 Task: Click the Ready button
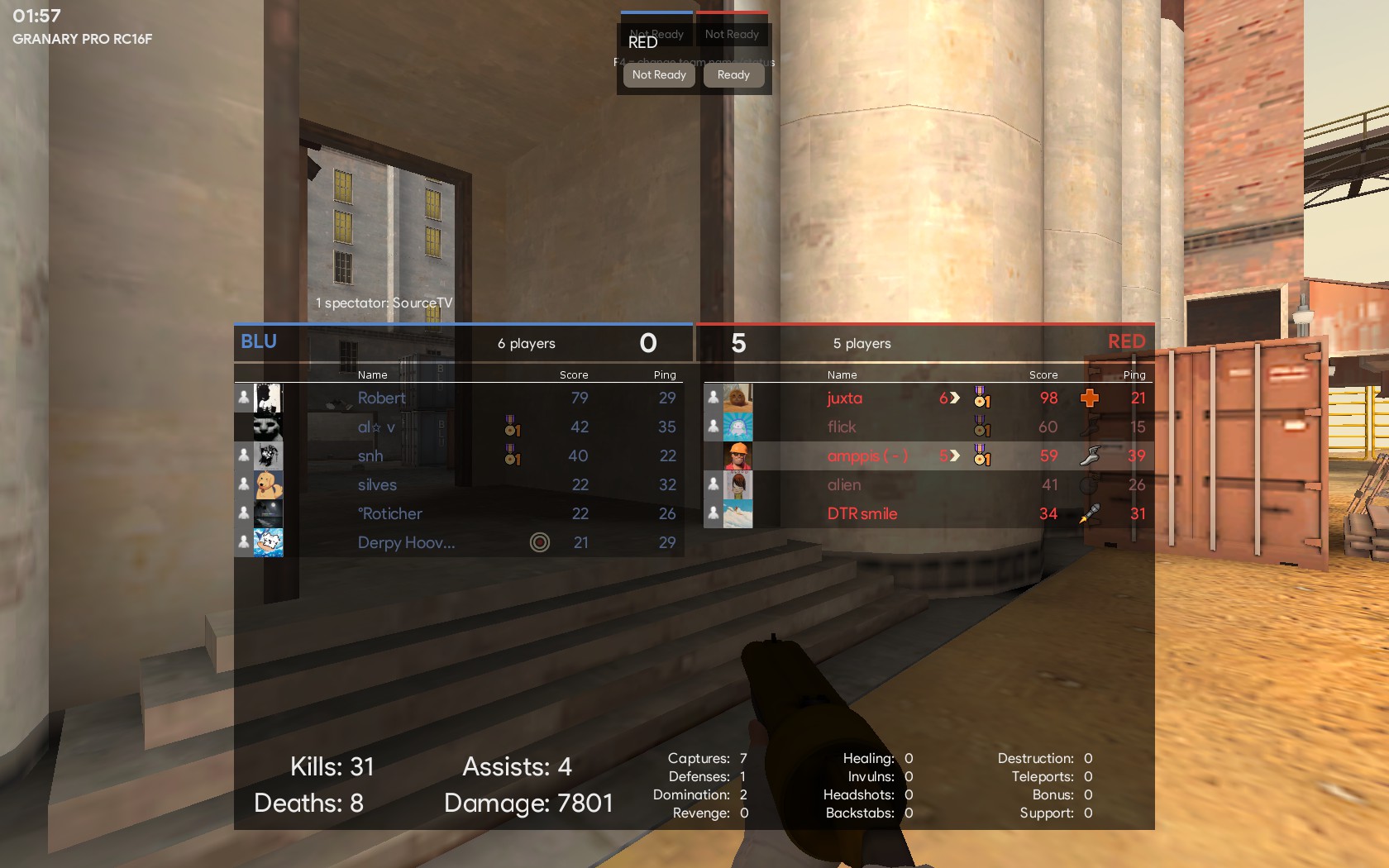tap(733, 75)
